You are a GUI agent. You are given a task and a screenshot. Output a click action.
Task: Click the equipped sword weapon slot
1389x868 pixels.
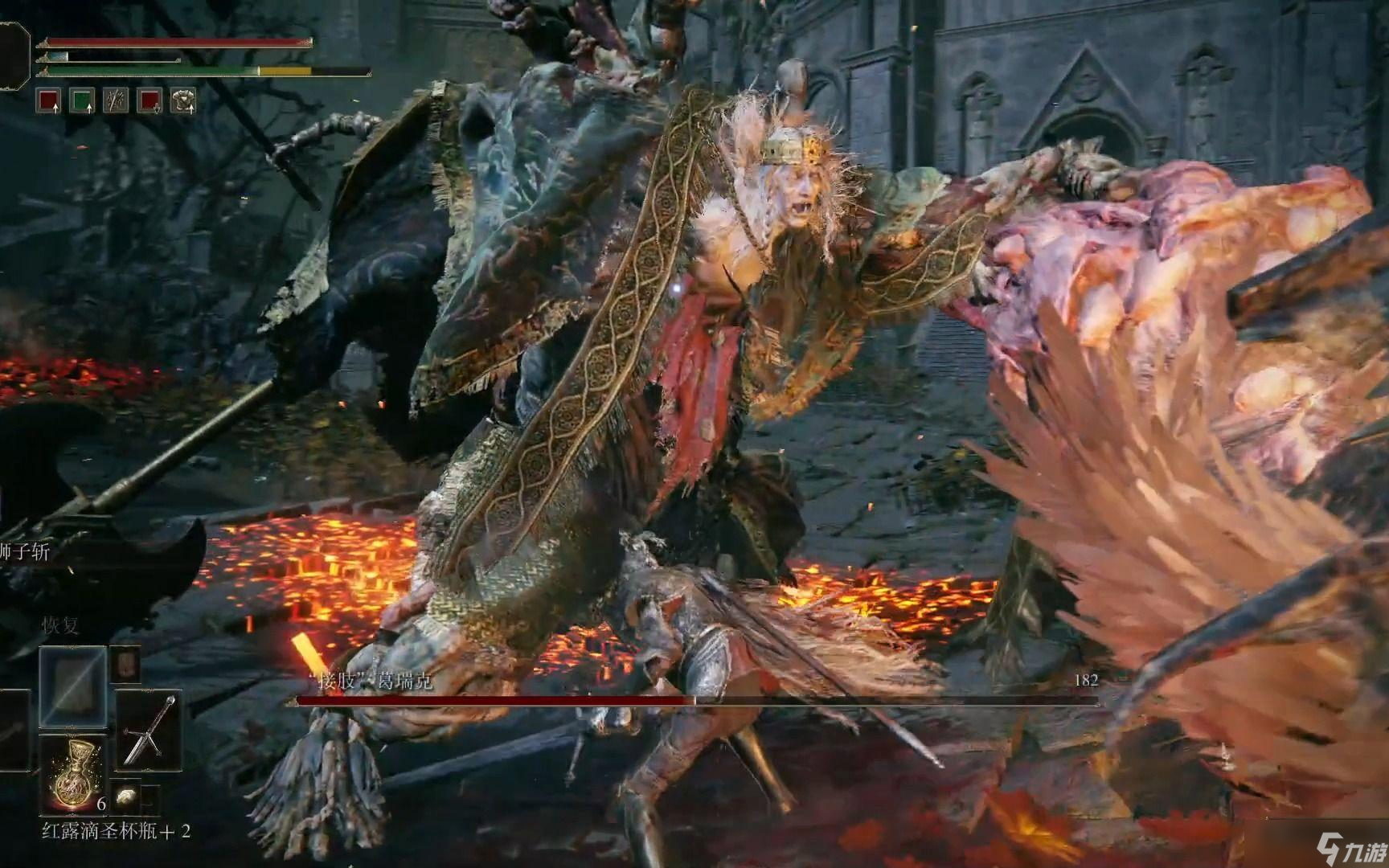coord(149,730)
